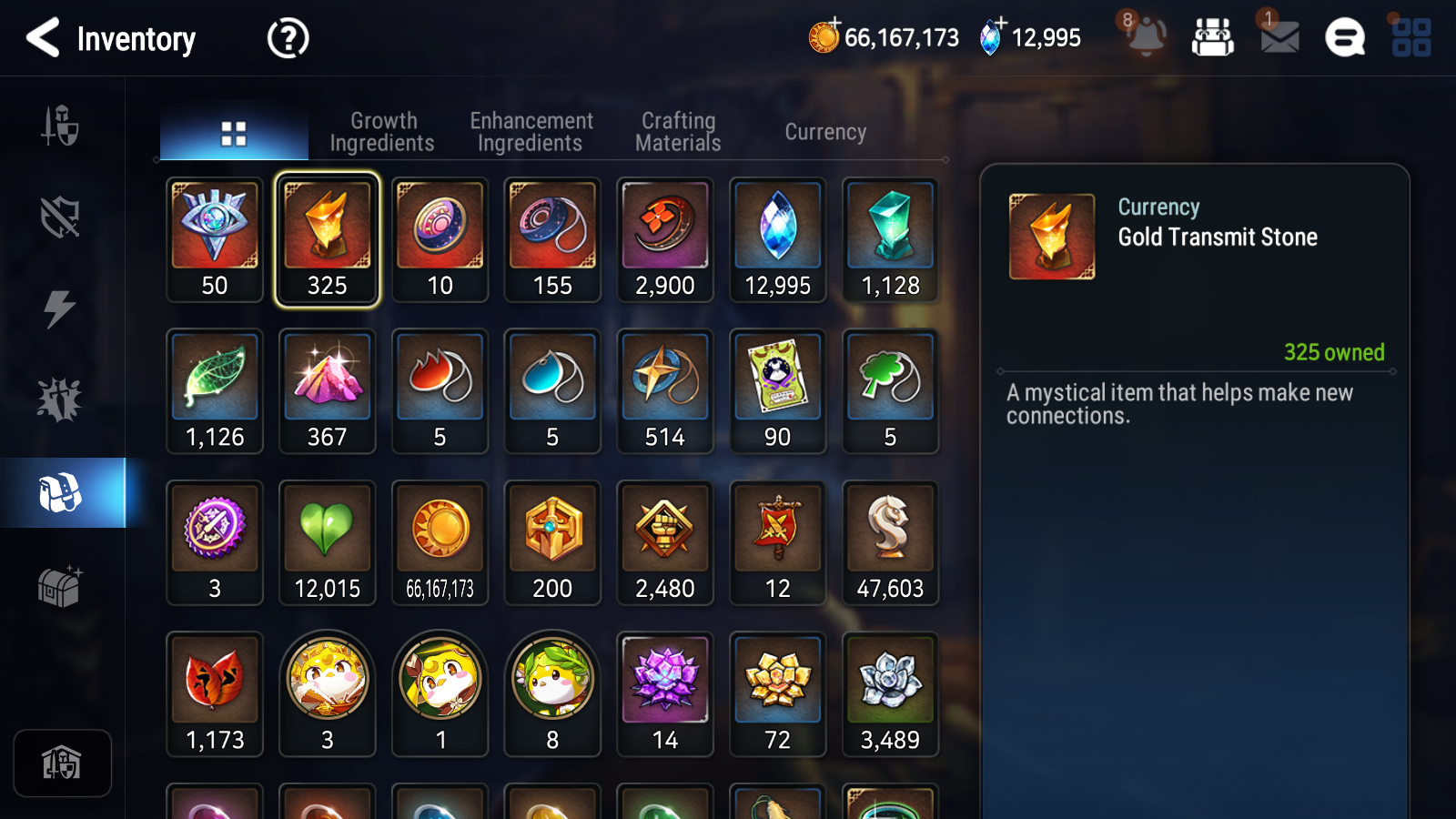The height and width of the screenshot is (819, 1456).
Task: Open the chat speech bubble icon
Action: (1344, 38)
